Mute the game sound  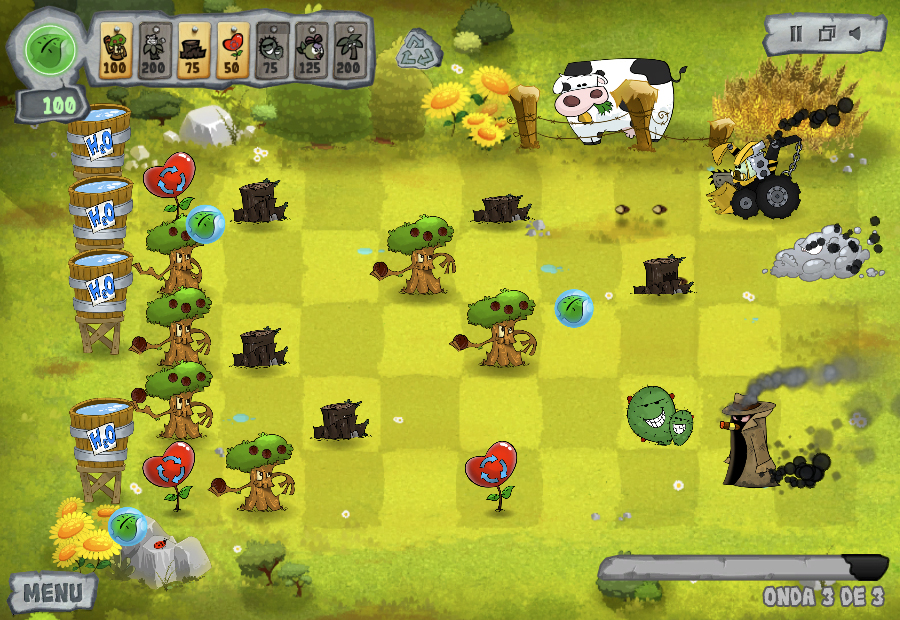click(x=856, y=34)
